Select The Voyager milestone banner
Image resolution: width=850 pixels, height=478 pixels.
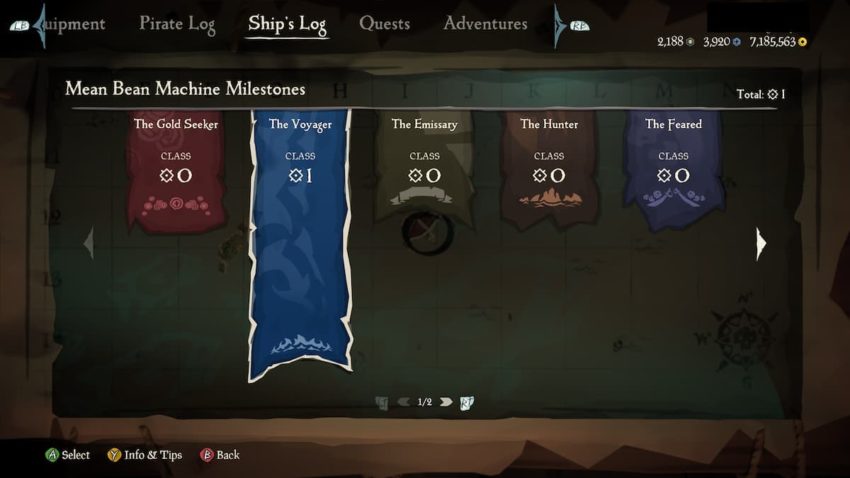[300, 240]
